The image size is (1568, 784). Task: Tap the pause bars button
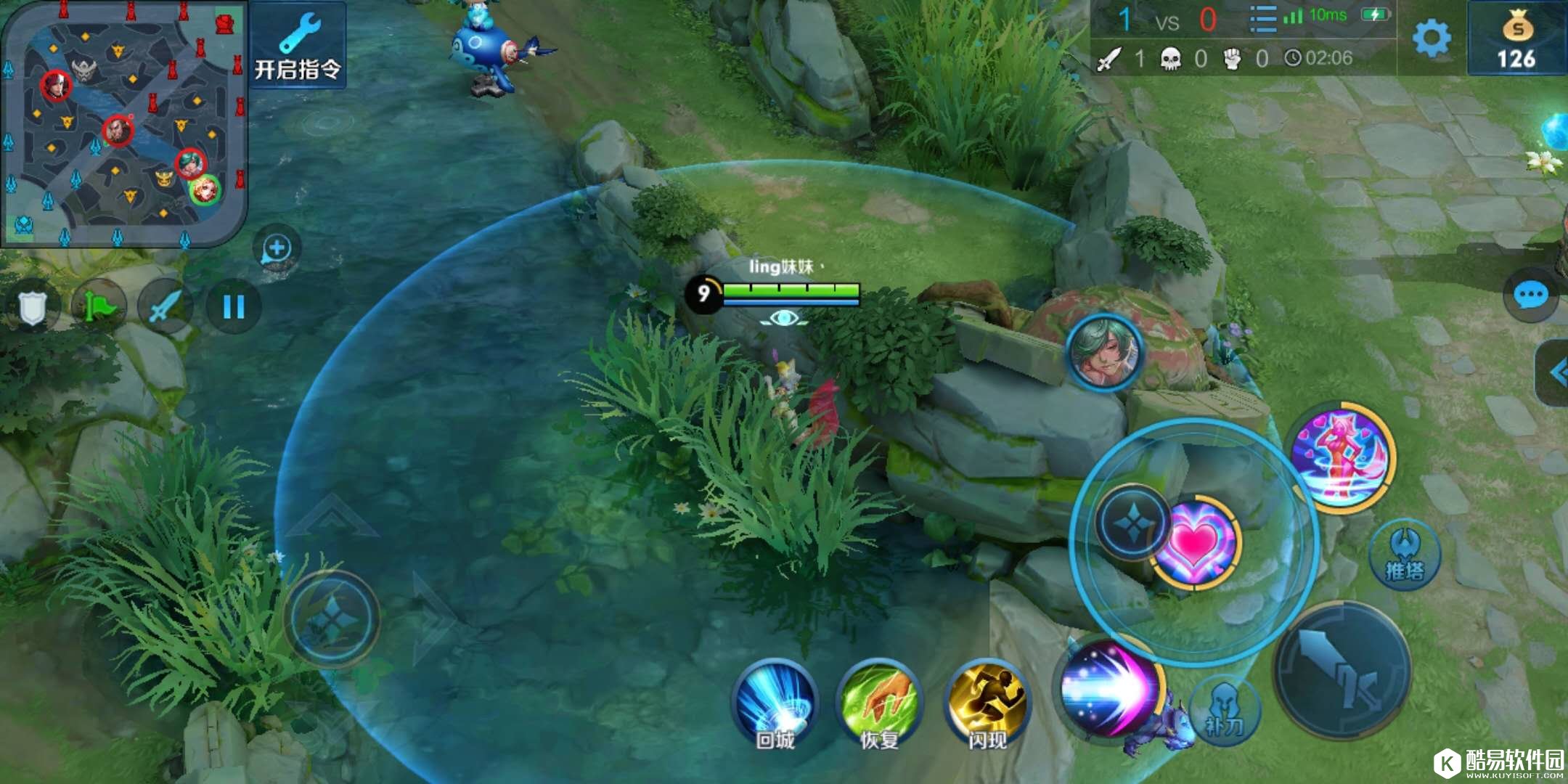click(x=233, y=308)
